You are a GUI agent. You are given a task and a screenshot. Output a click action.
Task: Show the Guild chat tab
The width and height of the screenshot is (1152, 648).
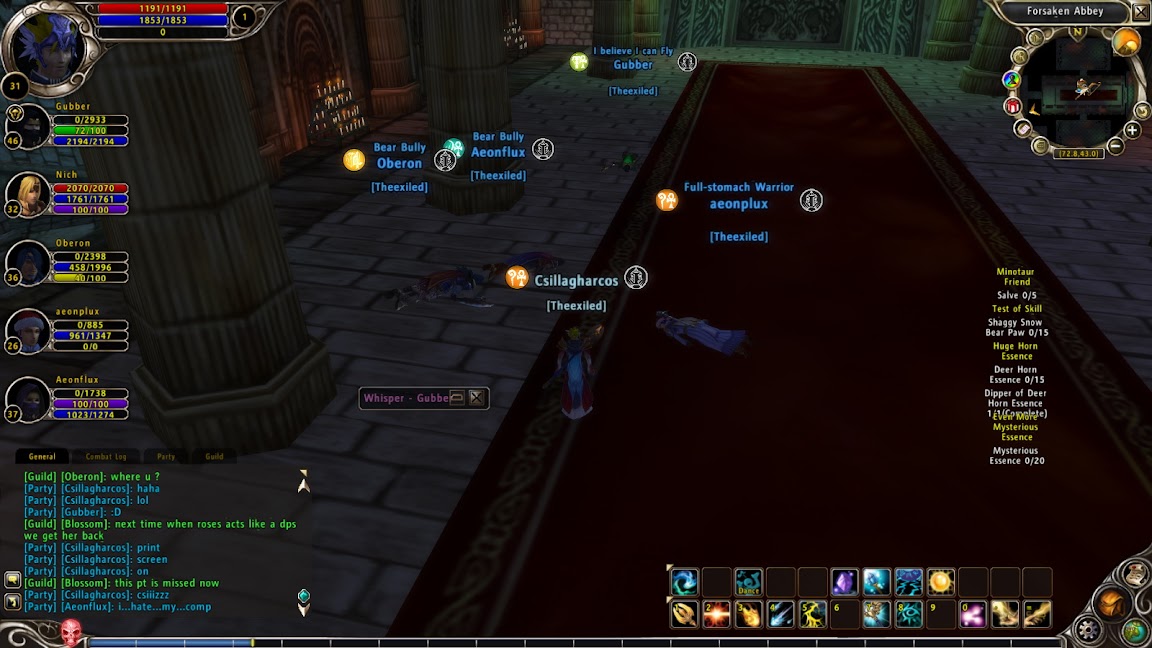click(214, 456)
